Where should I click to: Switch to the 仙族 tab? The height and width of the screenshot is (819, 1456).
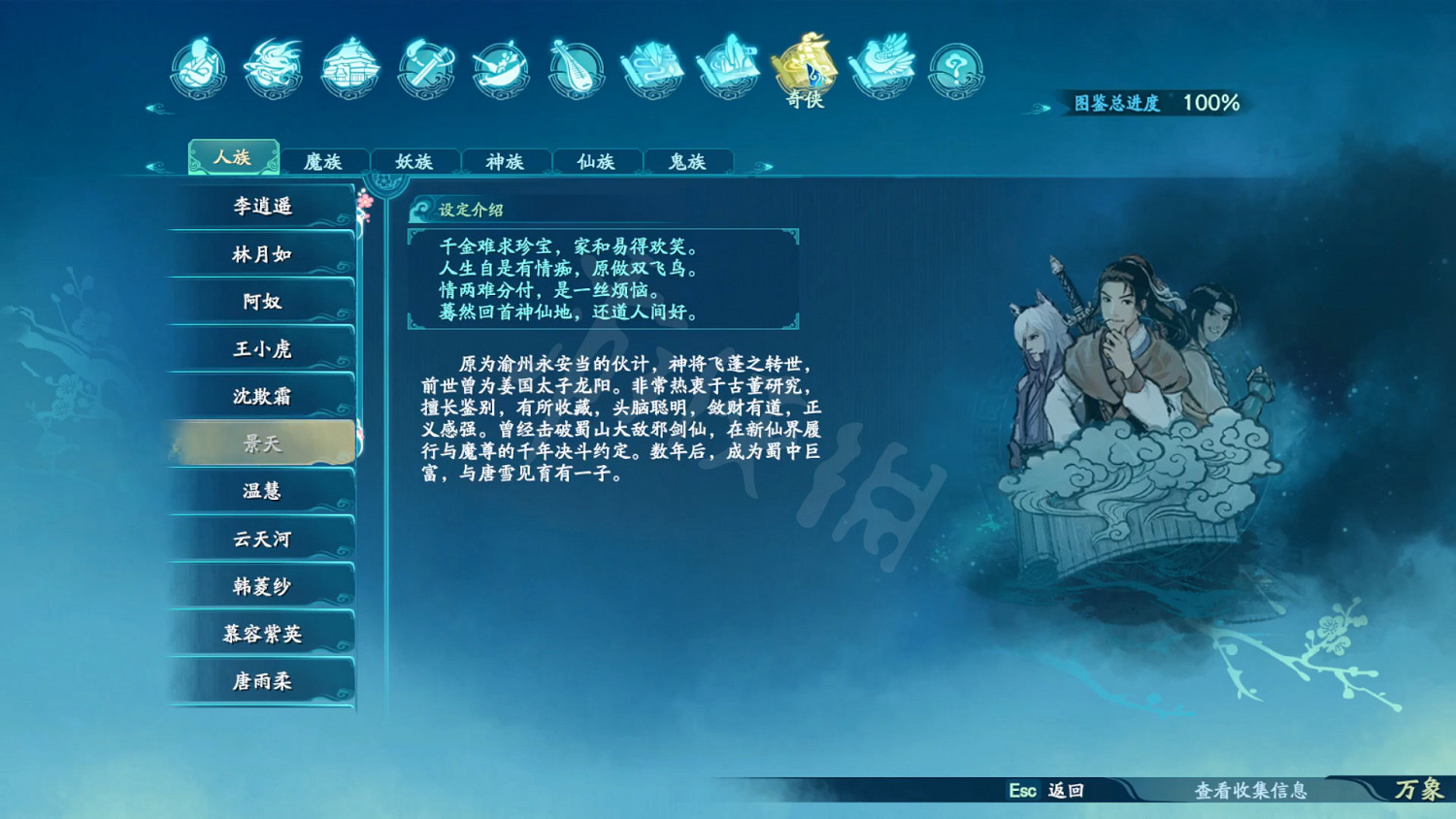(x=596, y=162)
